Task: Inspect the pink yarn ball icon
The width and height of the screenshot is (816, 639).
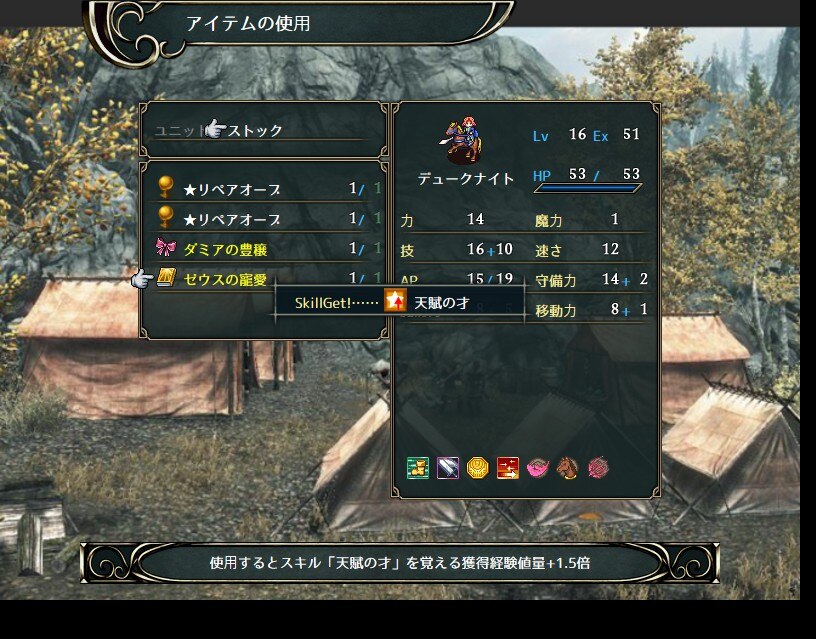Action: [598, 467]
